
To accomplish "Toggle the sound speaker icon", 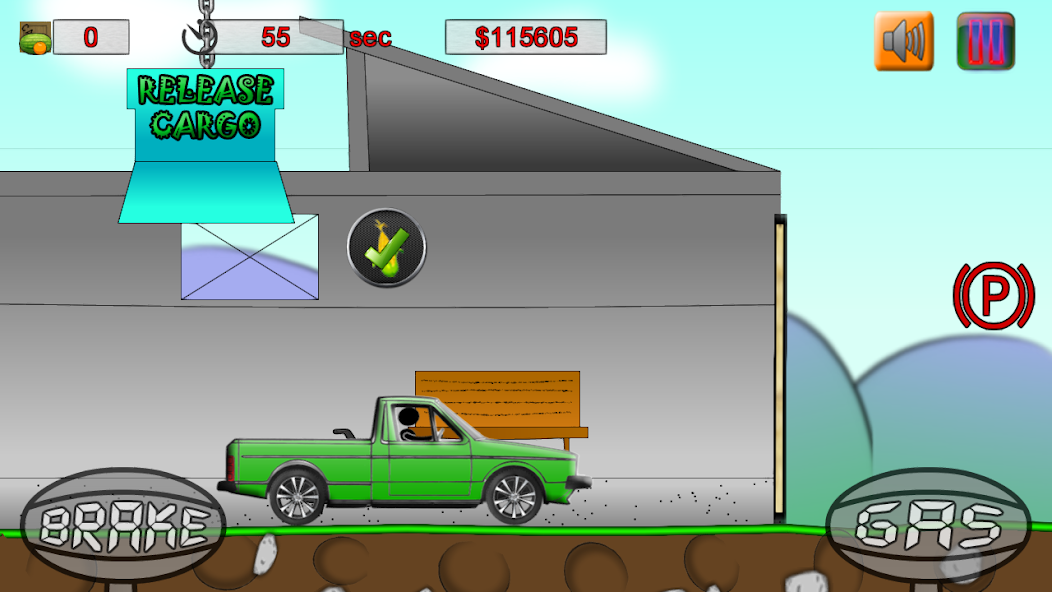I will click(903, 41).
